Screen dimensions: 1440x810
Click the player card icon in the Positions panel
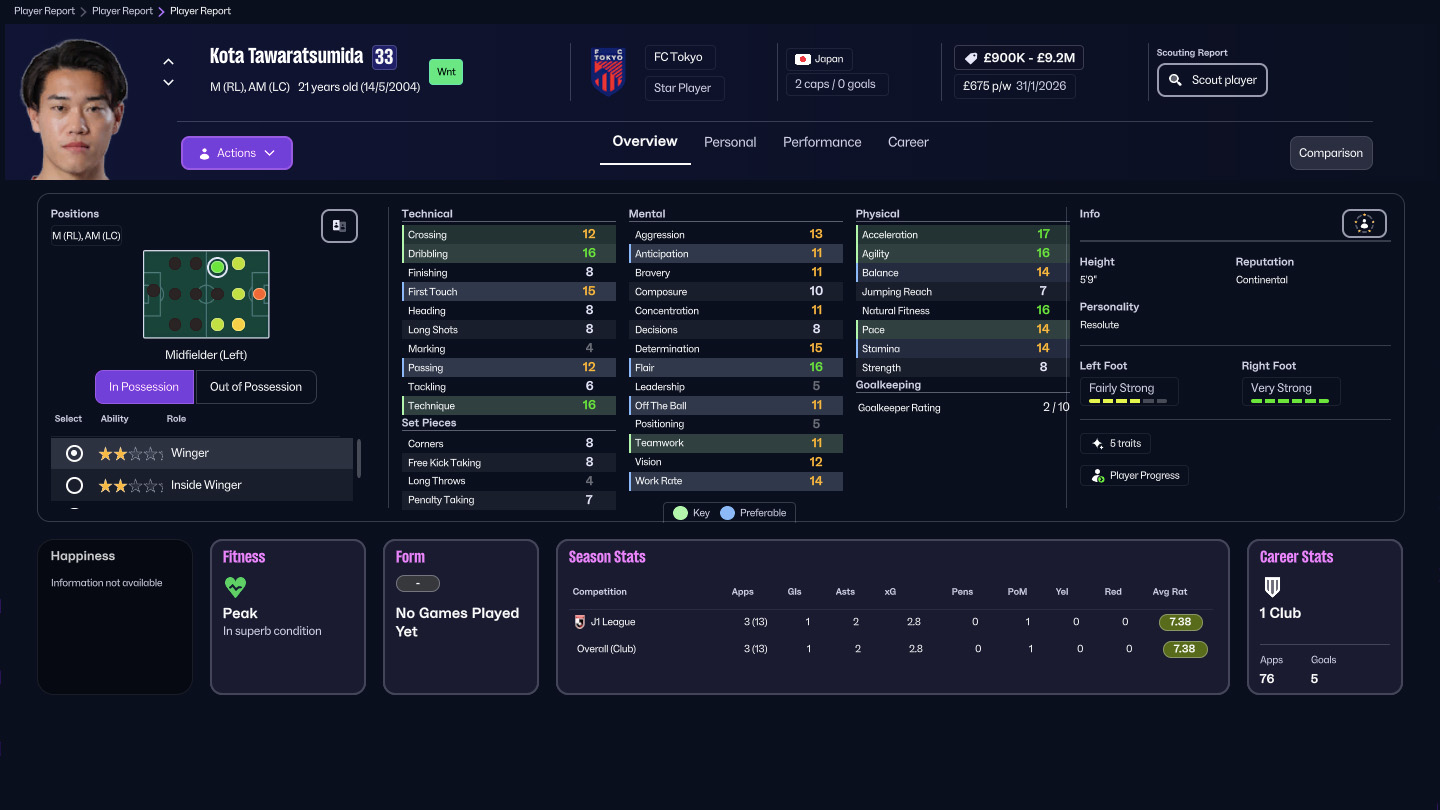(339, 226)
